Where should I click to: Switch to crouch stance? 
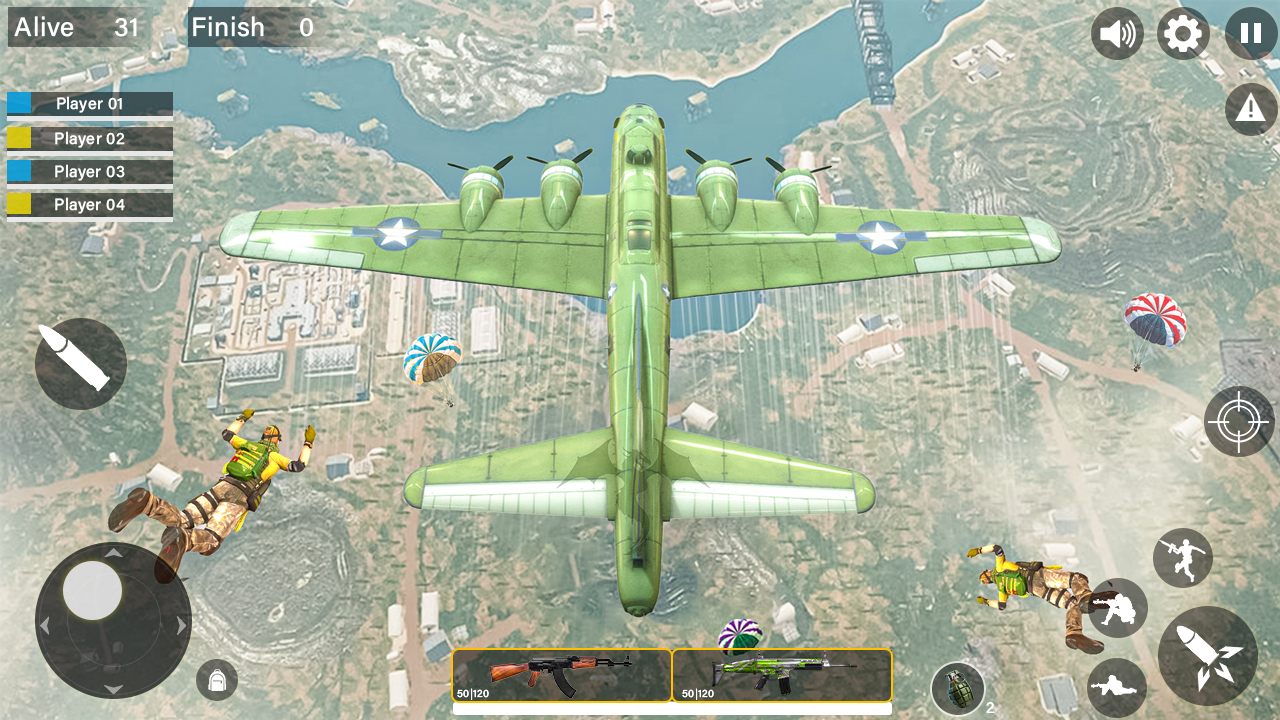pyautogui.click(x=1118, y=608)
